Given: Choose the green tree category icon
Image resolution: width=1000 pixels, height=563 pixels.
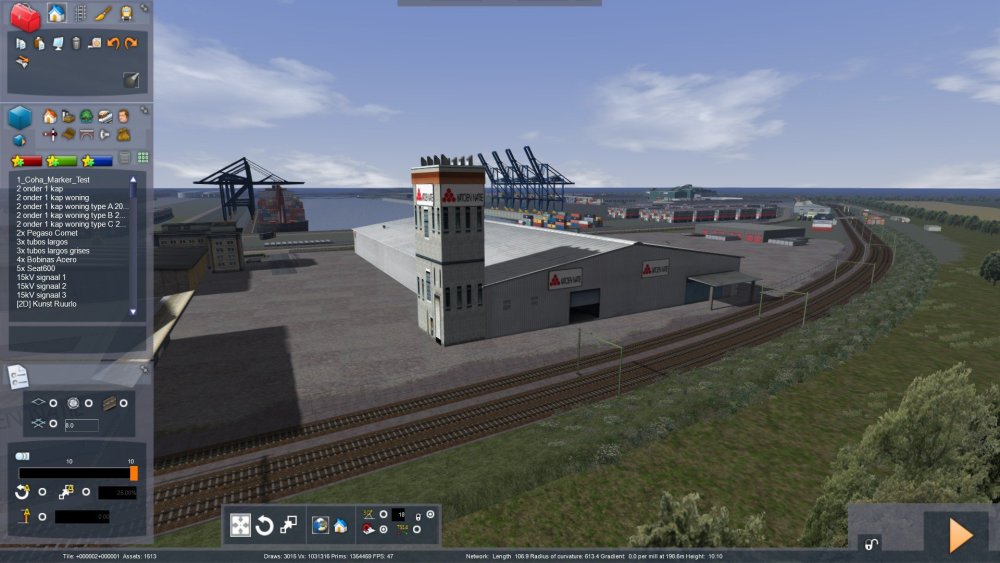Looking at the screenshot, I should (86, 116).
